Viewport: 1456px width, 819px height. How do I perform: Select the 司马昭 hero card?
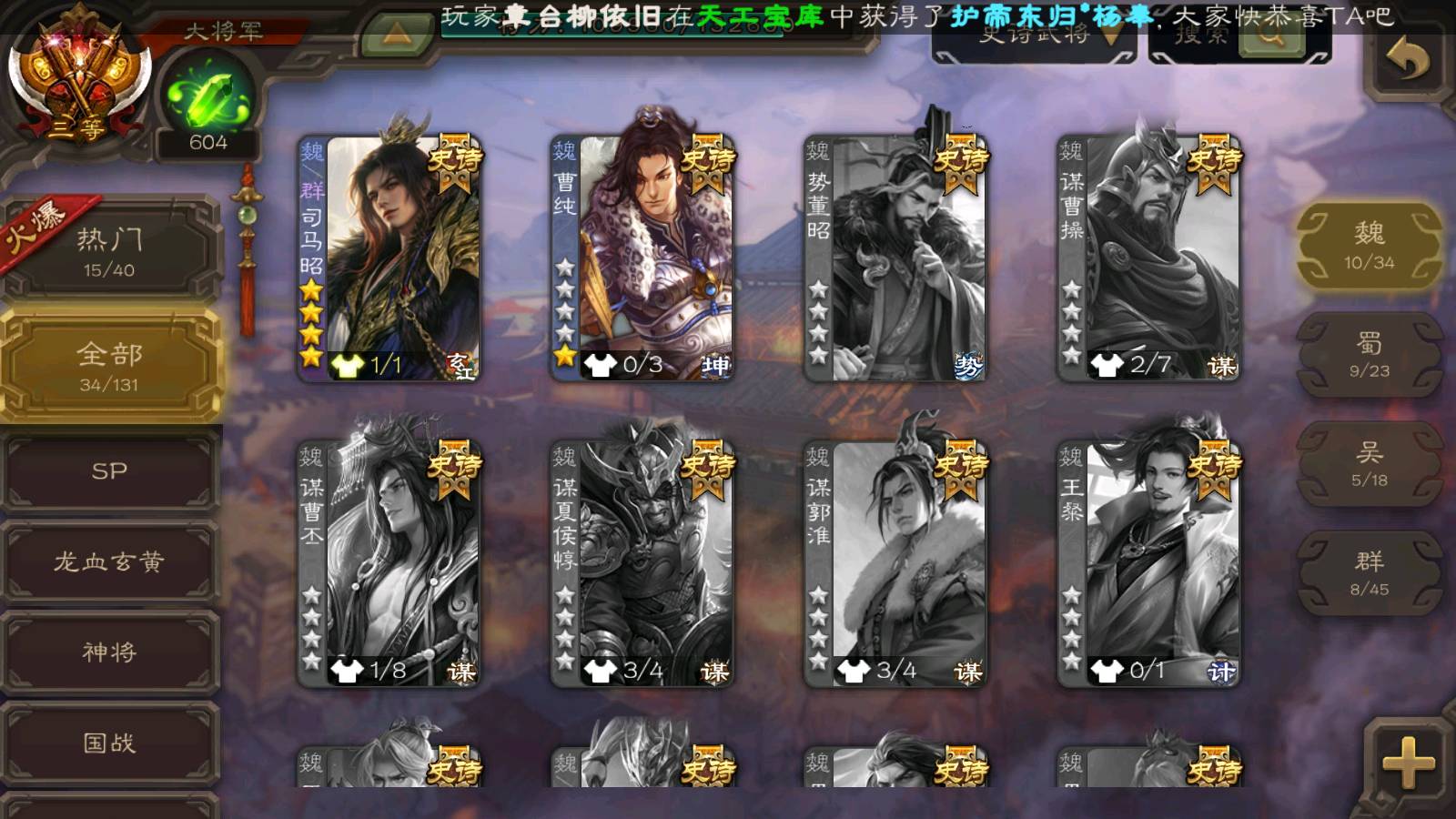[x=389, y=259]
